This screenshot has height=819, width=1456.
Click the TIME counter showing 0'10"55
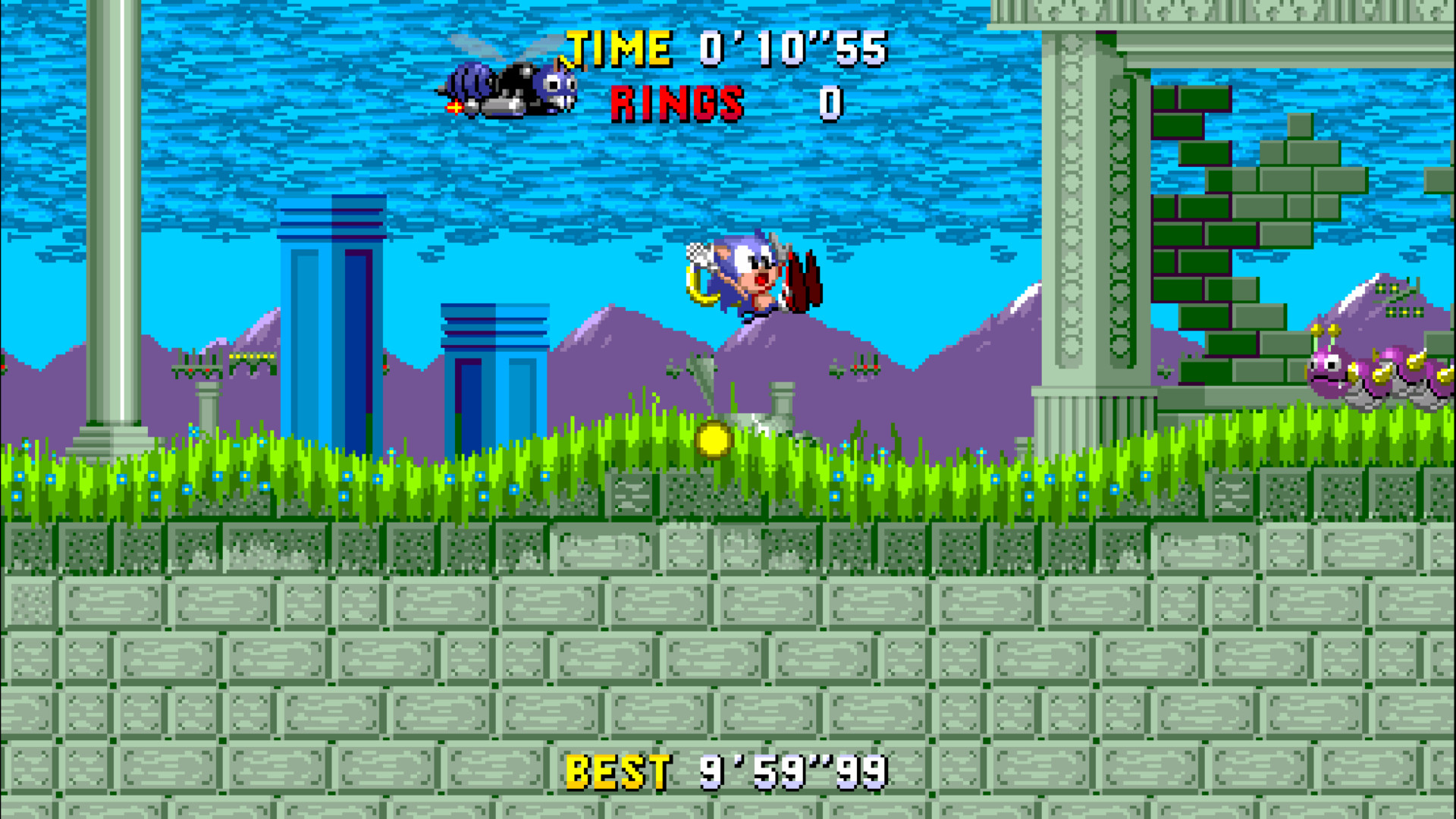click(791, 48)
